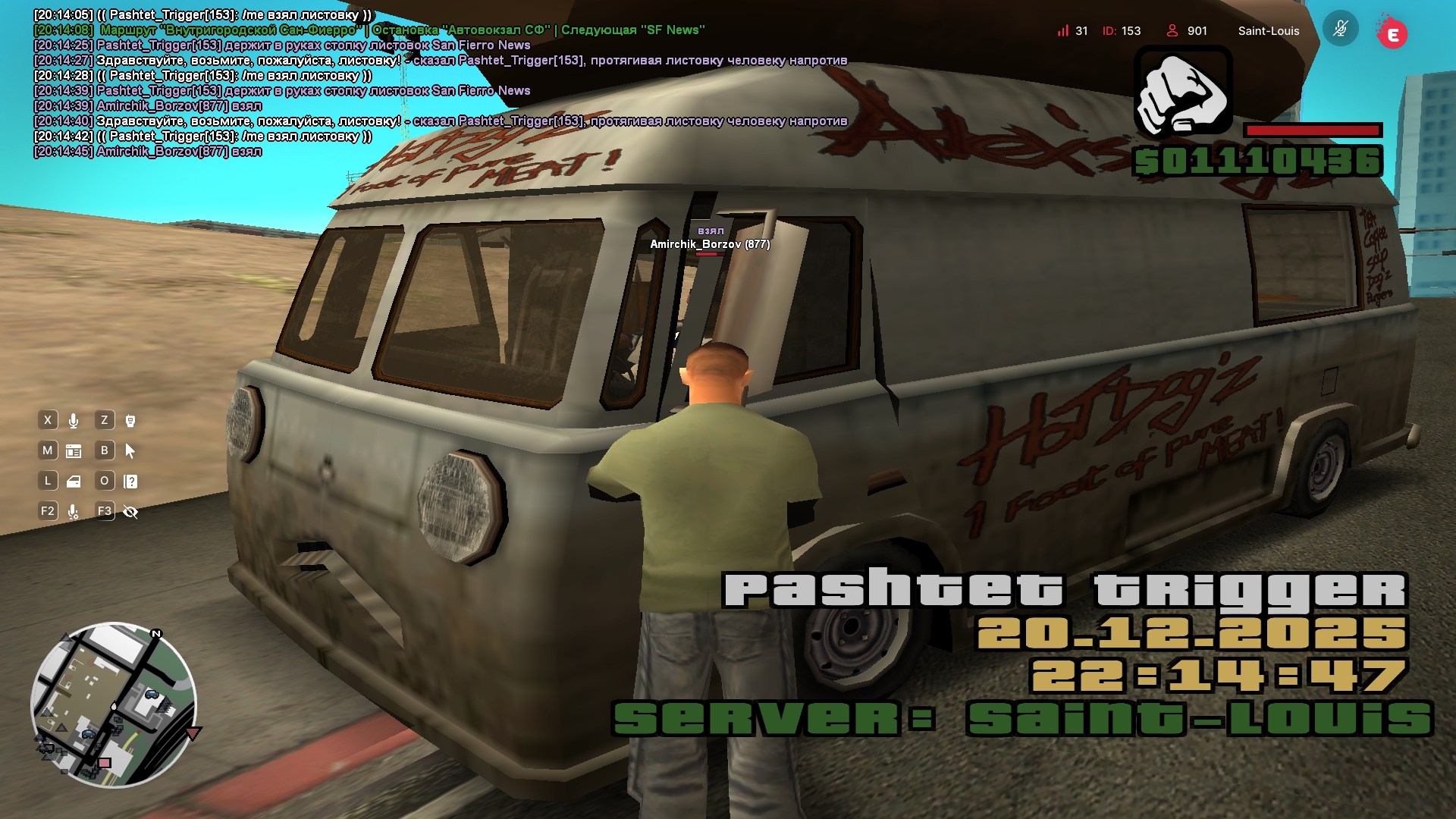Click the online players count icon
This screenshot has width=1456, height=819.
click(x=1172, y=30)
